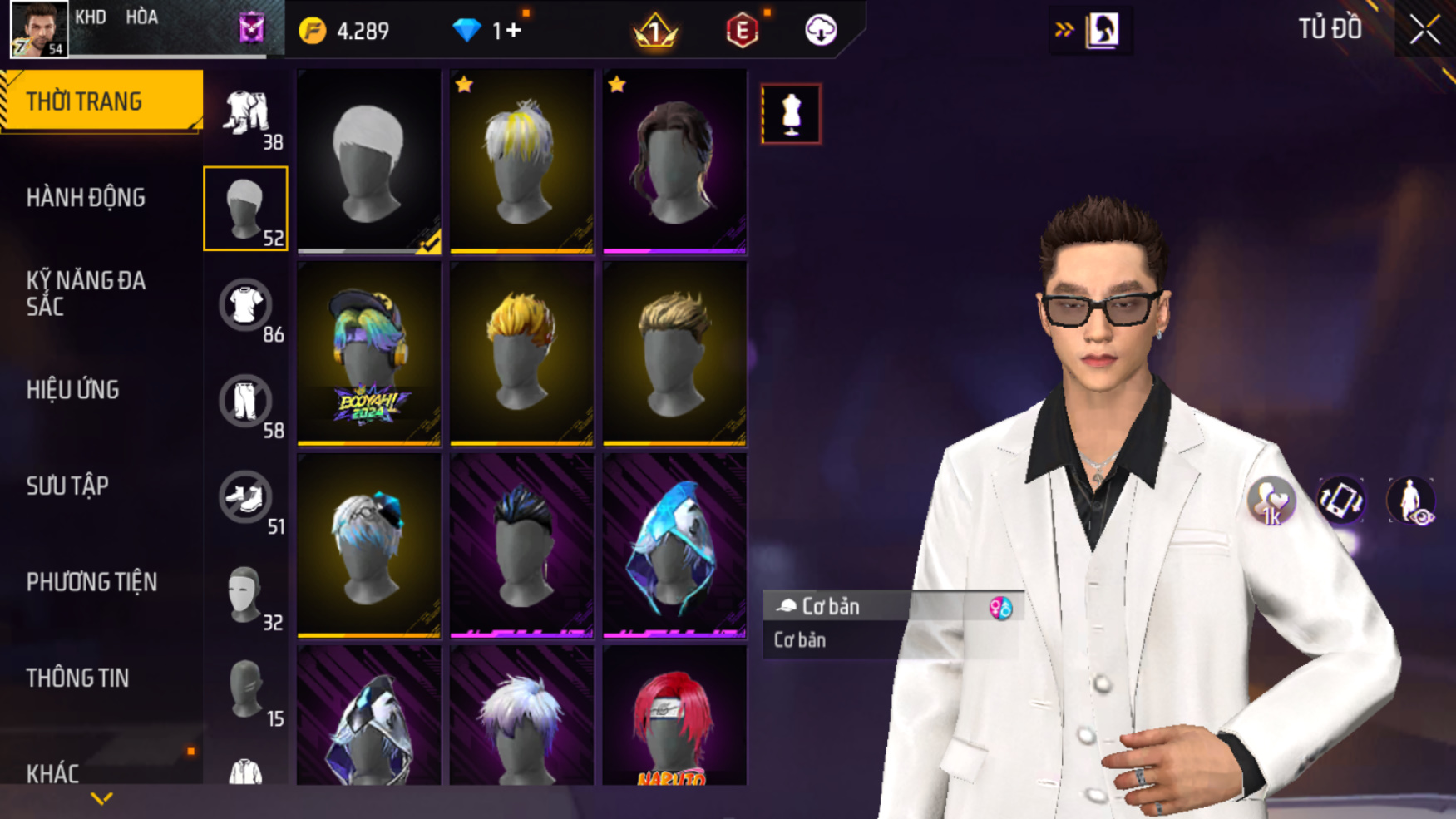Open the Thông Tin tab
Viewport: 1456px width, 819px height.
[77, 678]
